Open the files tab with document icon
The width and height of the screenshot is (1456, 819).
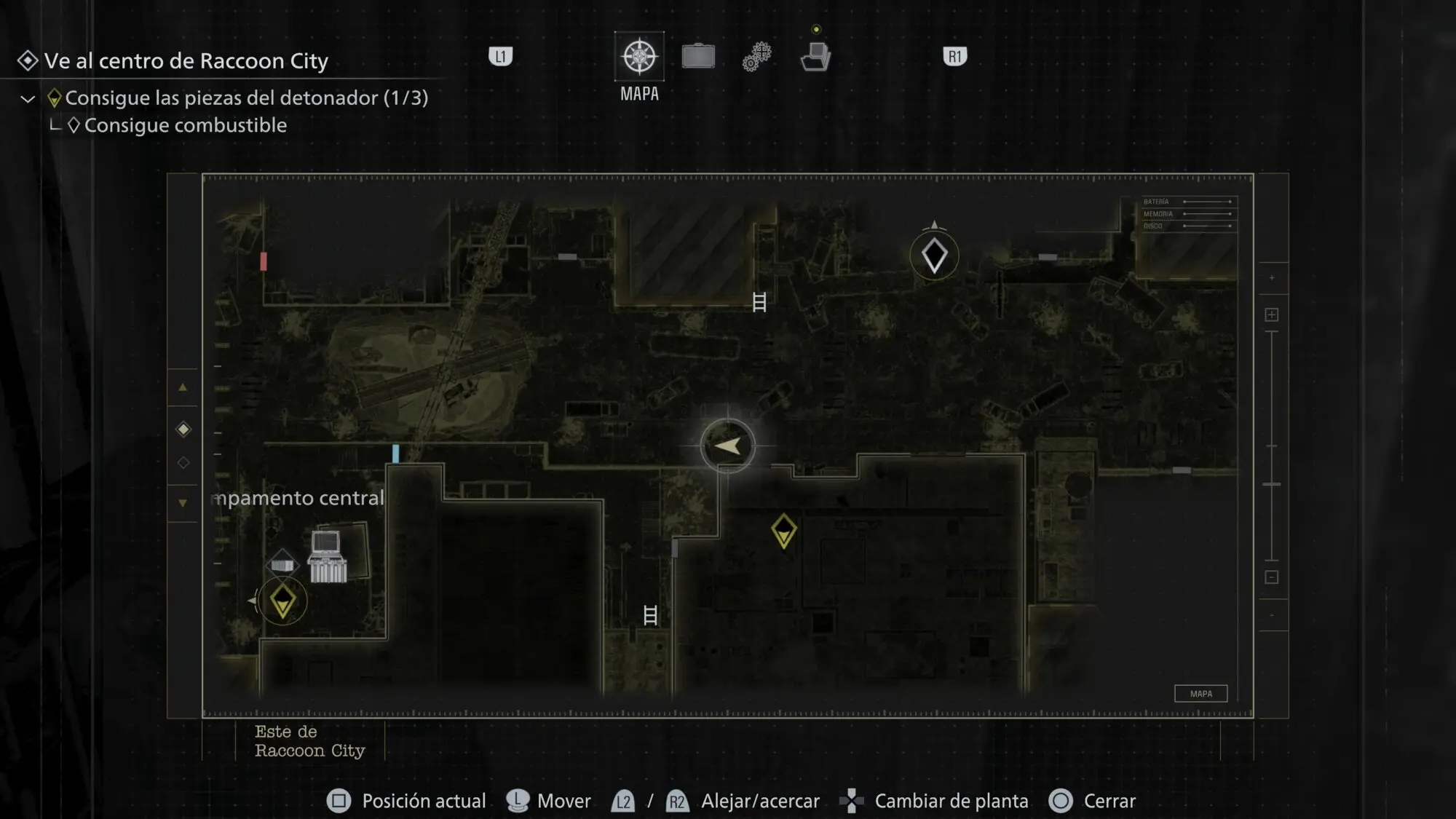coord(815,57)
